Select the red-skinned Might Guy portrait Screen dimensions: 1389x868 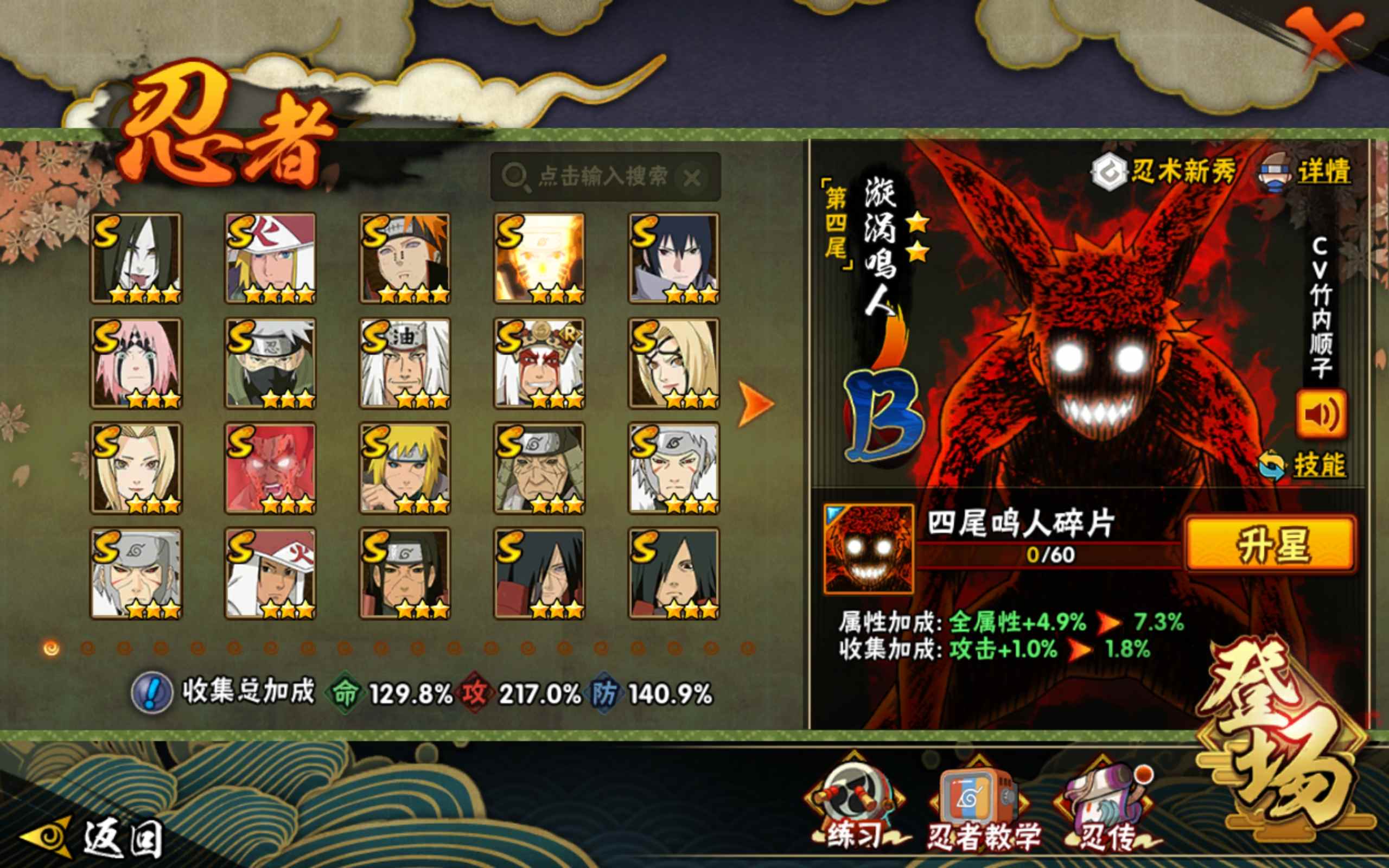(x=270, y=468)
